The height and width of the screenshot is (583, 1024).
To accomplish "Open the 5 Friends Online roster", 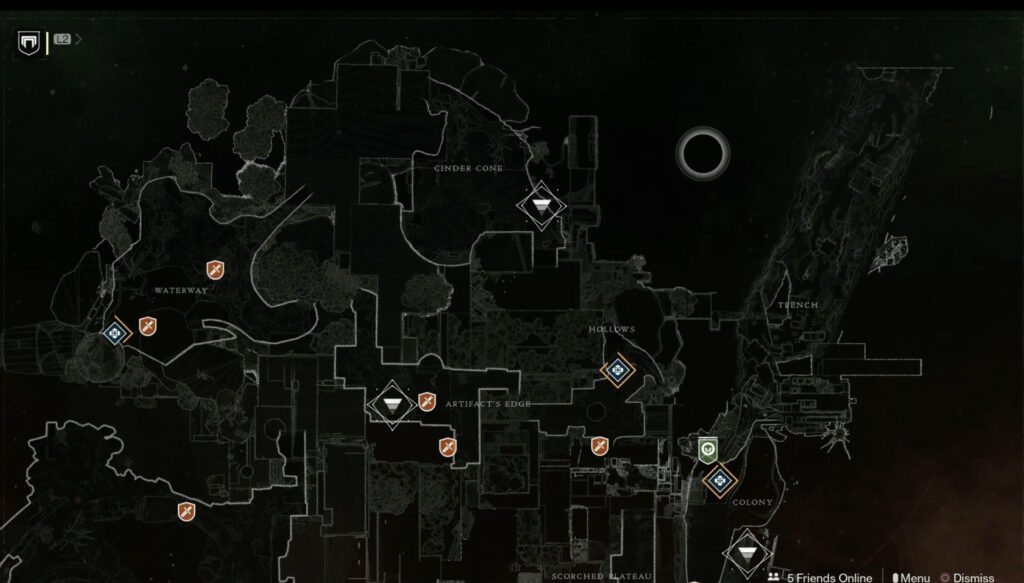I will point(819,577).
